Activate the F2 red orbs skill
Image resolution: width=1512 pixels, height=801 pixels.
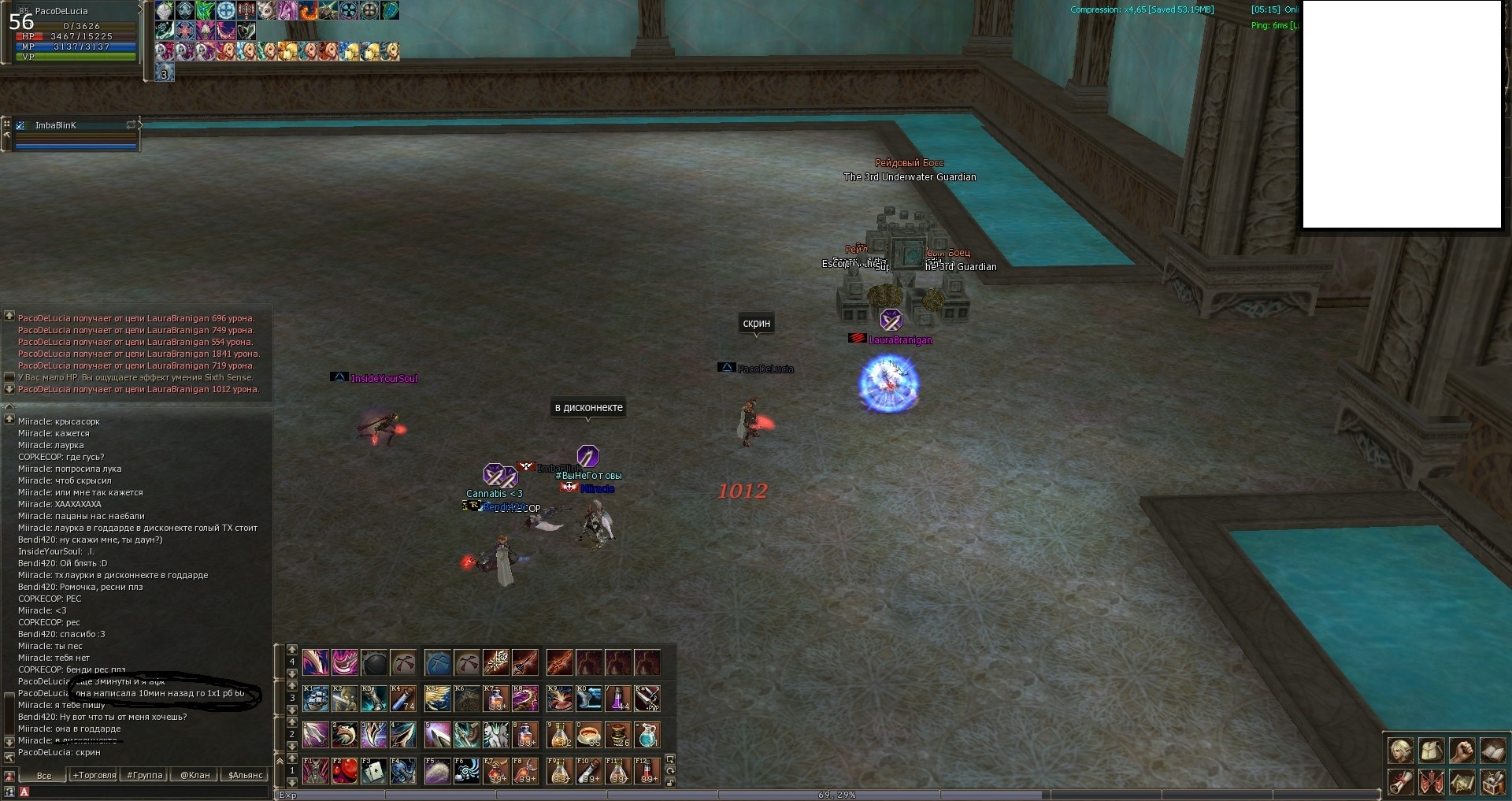[x=345, y=770]
